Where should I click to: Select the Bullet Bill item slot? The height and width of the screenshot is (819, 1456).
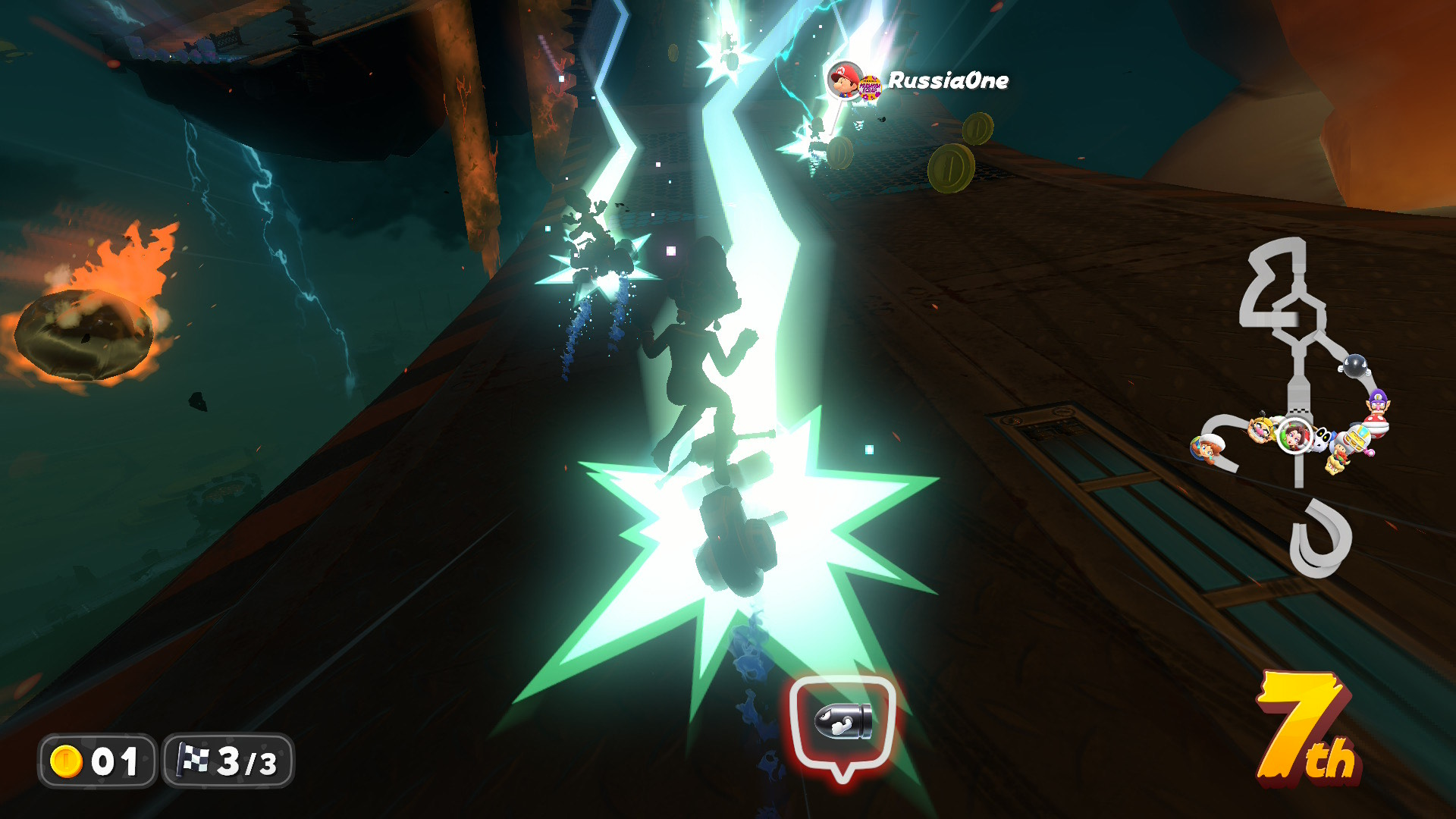[x=843, y=723]
